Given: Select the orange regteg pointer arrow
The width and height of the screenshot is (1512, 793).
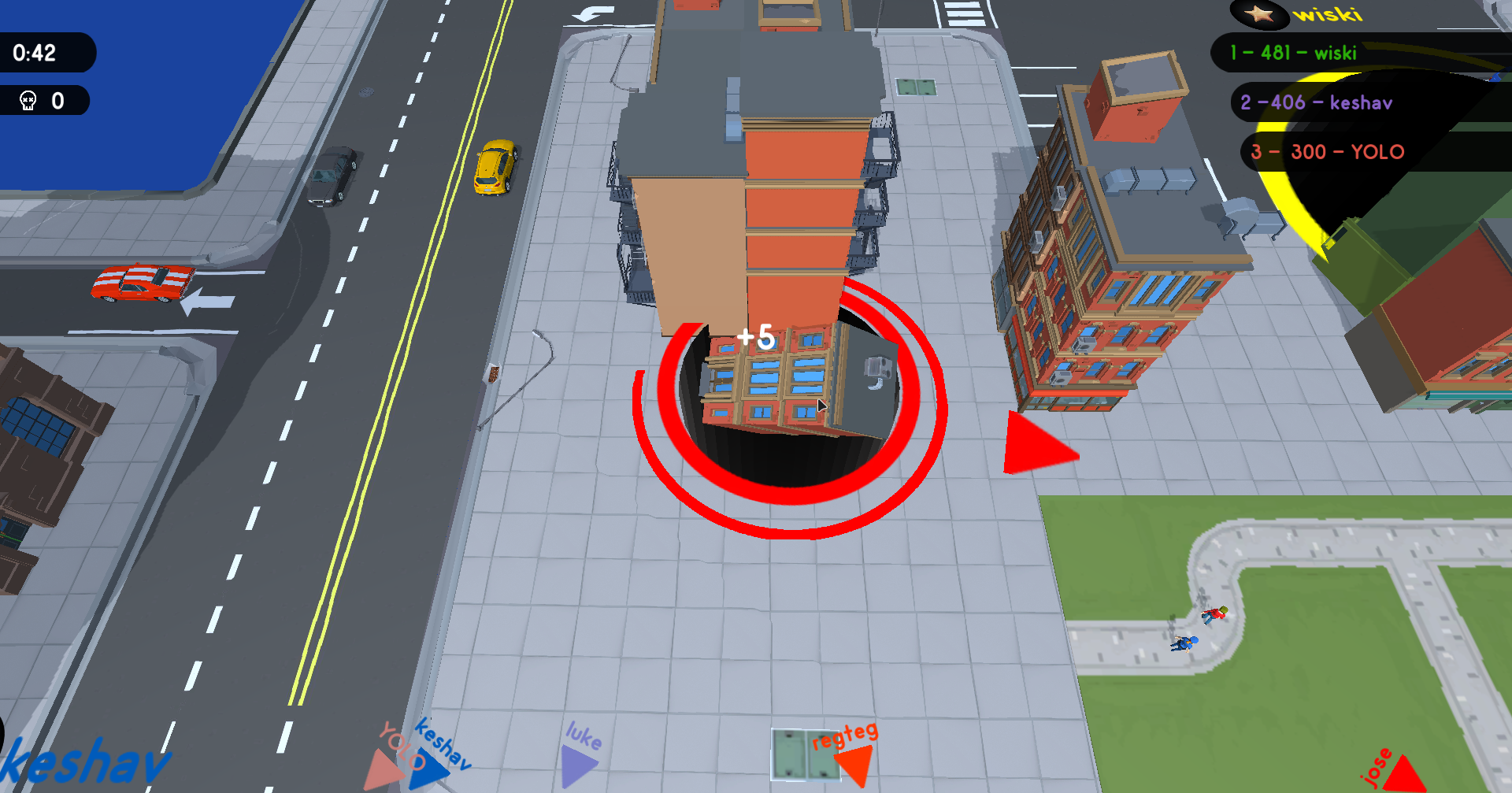Looking at the screenshot, I should click(856, 762).
